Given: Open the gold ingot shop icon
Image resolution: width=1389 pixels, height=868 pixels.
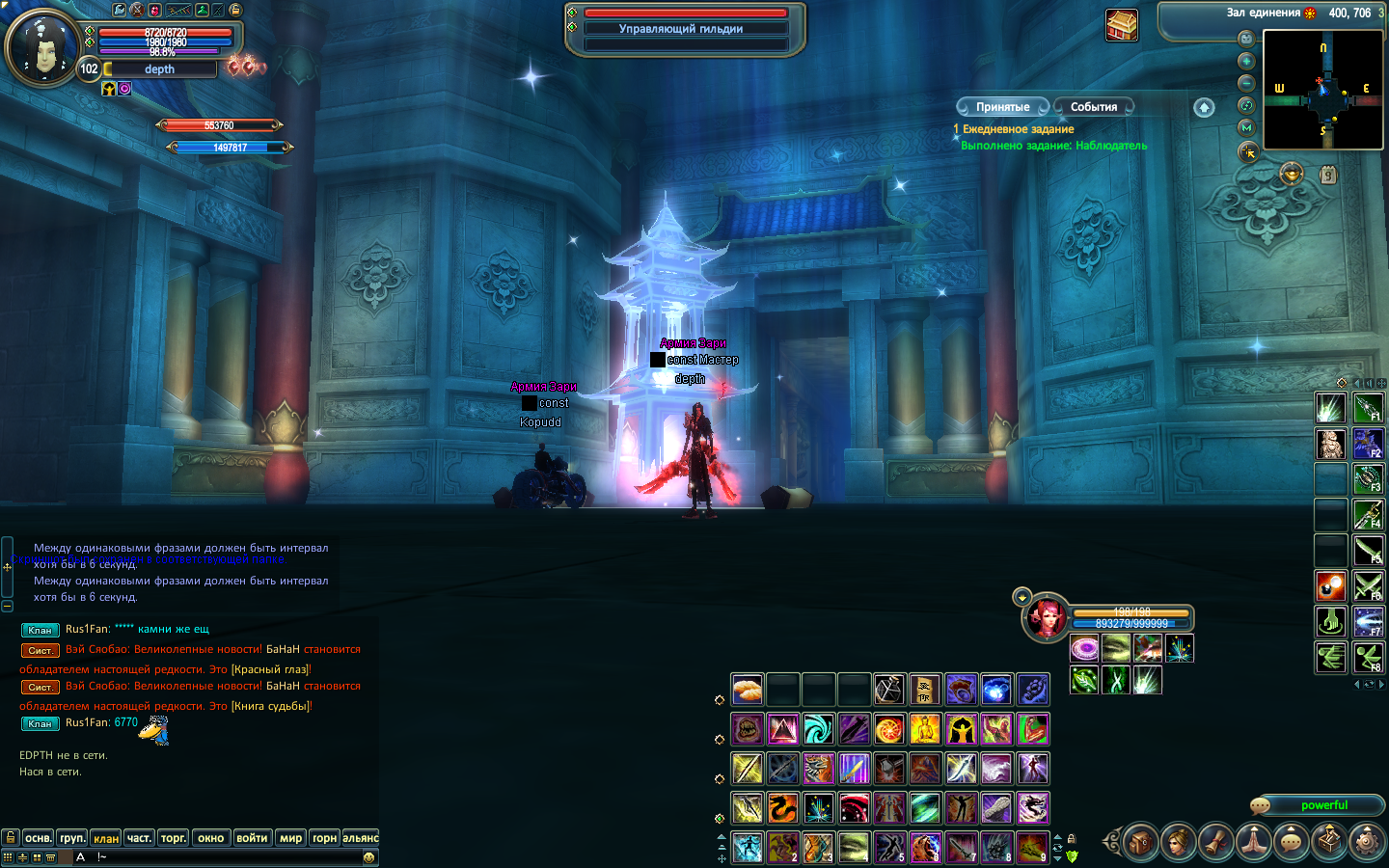Looking at the screenshot, I should 1292,175.
